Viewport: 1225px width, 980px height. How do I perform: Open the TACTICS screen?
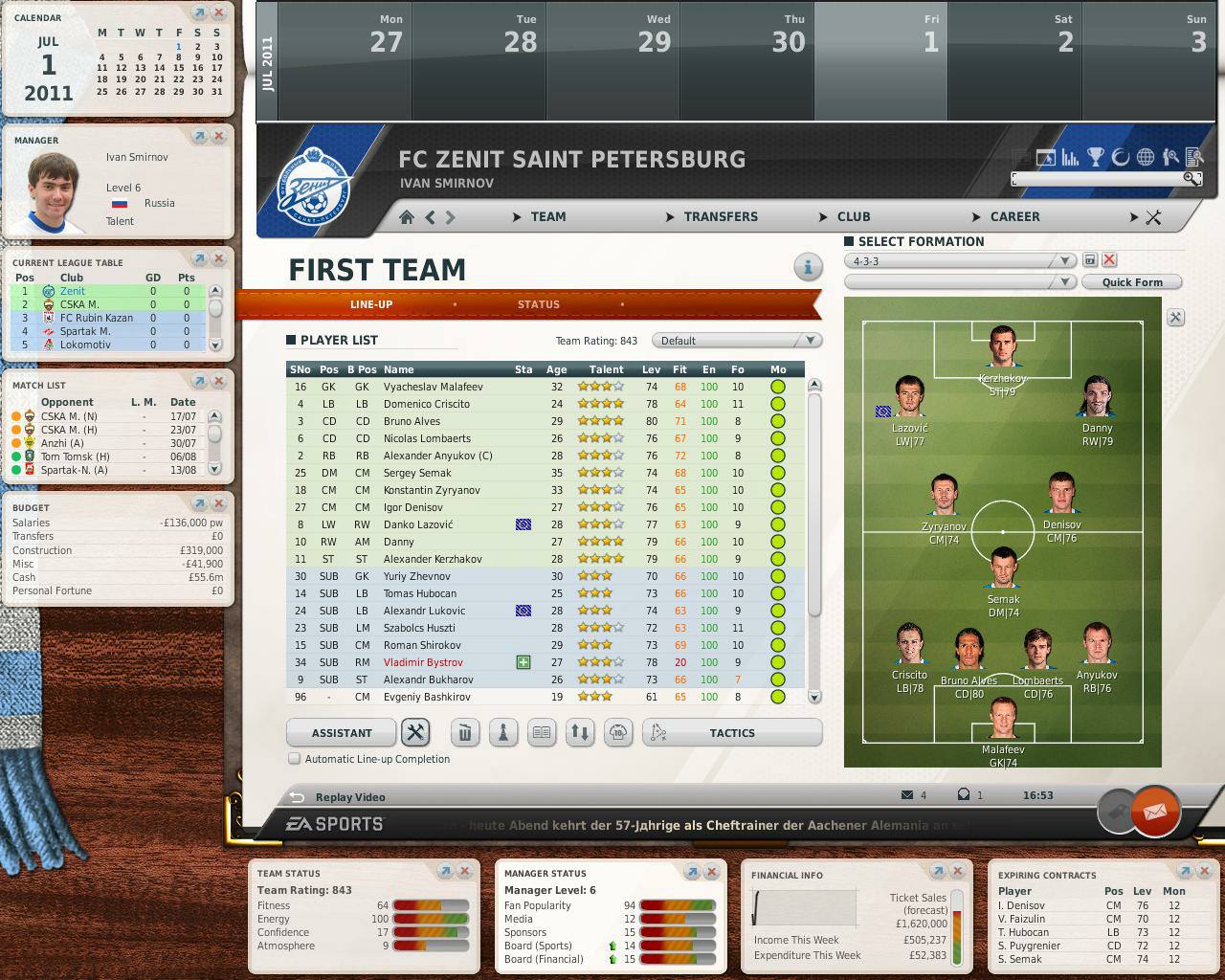click(x=732, y=733)
